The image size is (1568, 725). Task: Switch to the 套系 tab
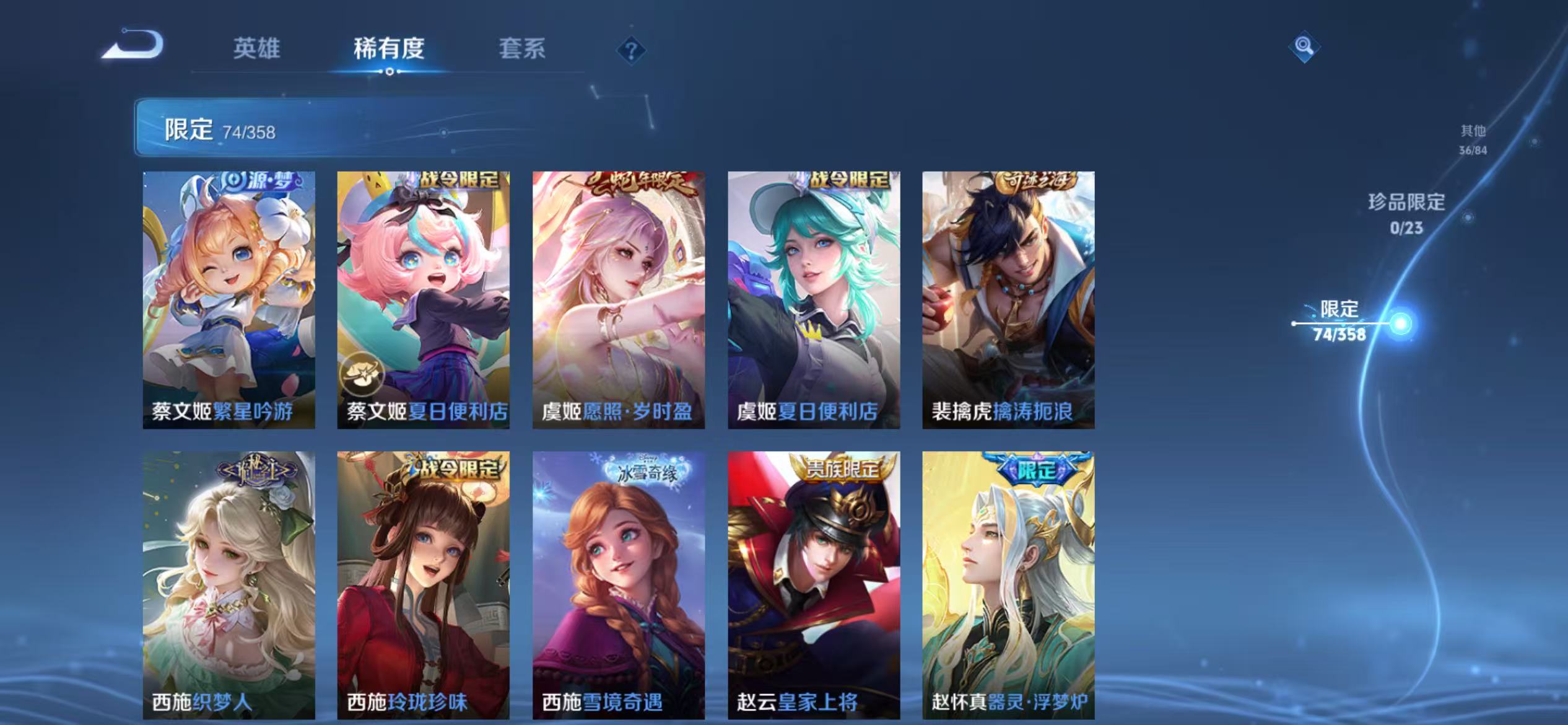click(523, 48)
